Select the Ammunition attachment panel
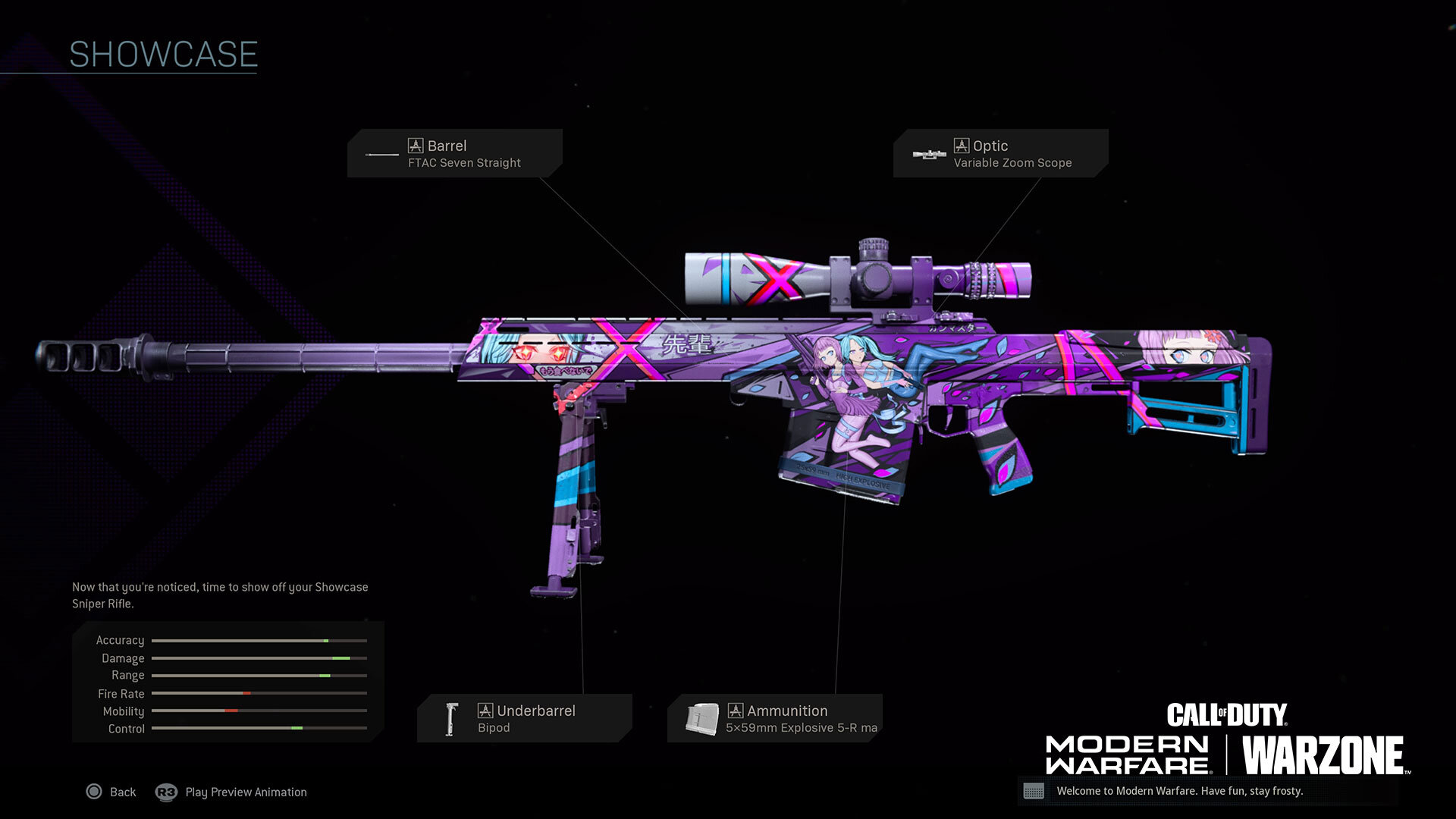Screen dimensions: 1456x819 (x=774, y=718)
